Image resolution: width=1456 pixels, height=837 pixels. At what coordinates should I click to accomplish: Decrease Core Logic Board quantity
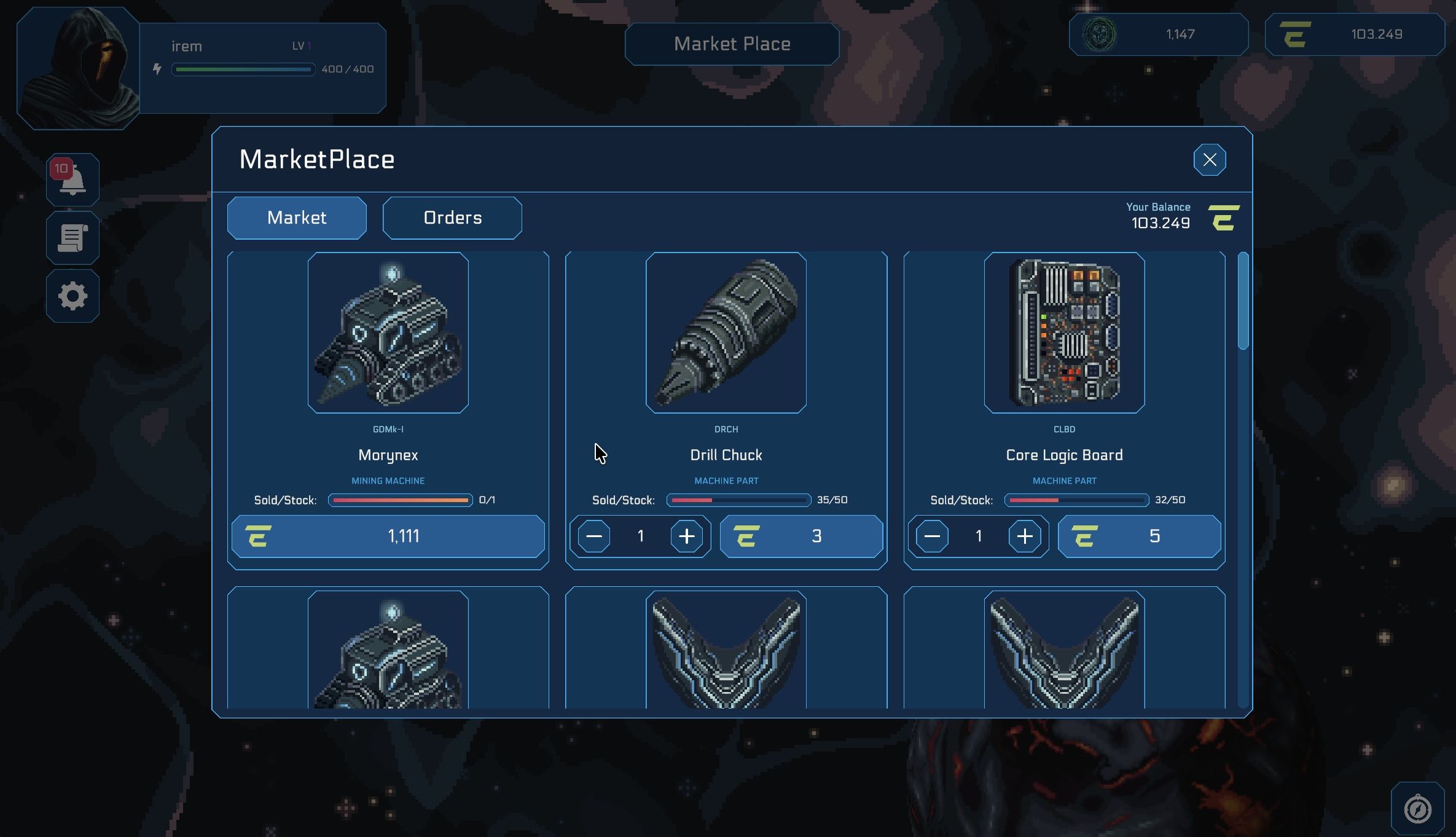pyautogui.click(x=931, y=536)
